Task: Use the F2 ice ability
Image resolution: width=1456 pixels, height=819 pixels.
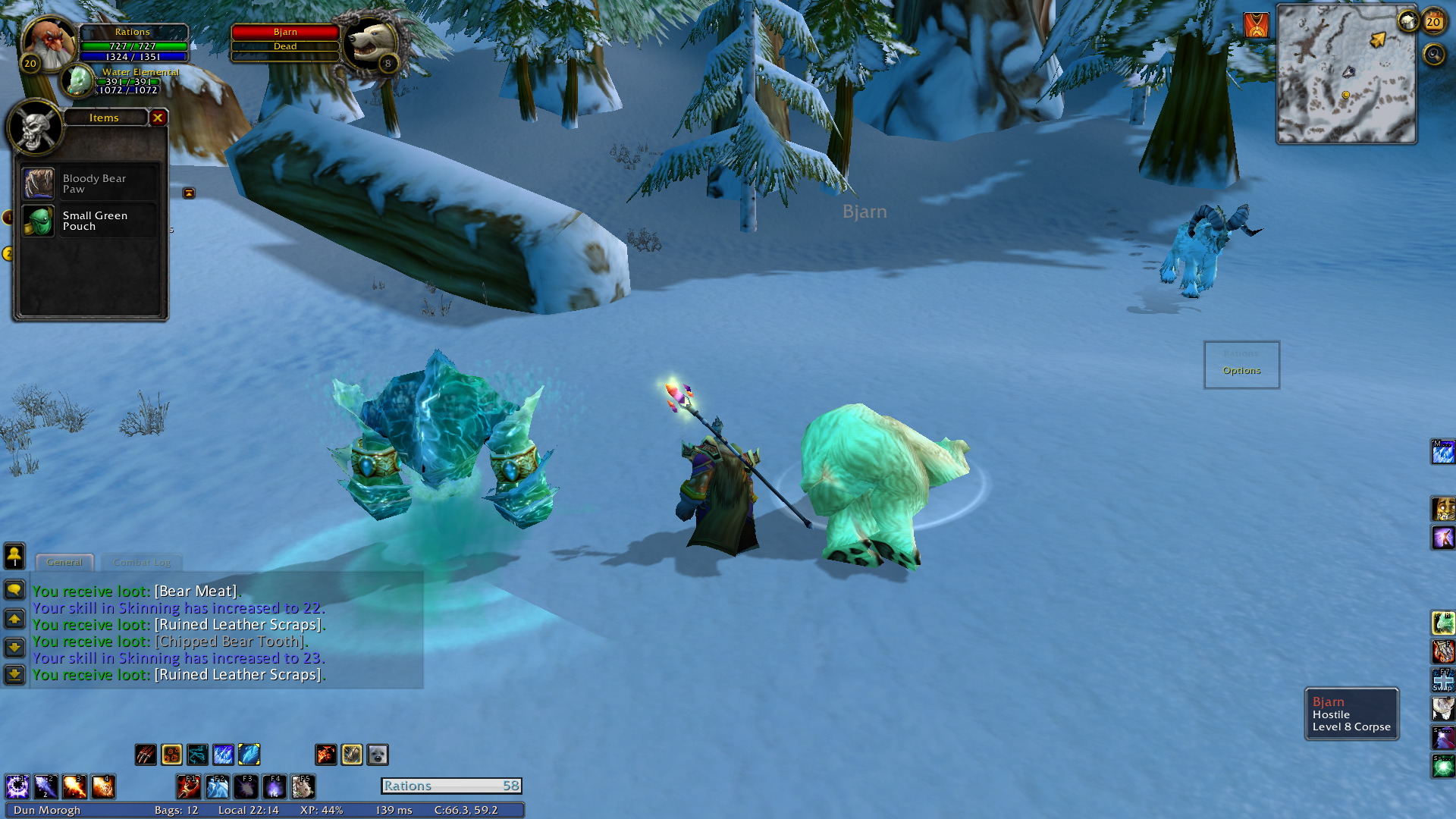Action: point(218,786)
